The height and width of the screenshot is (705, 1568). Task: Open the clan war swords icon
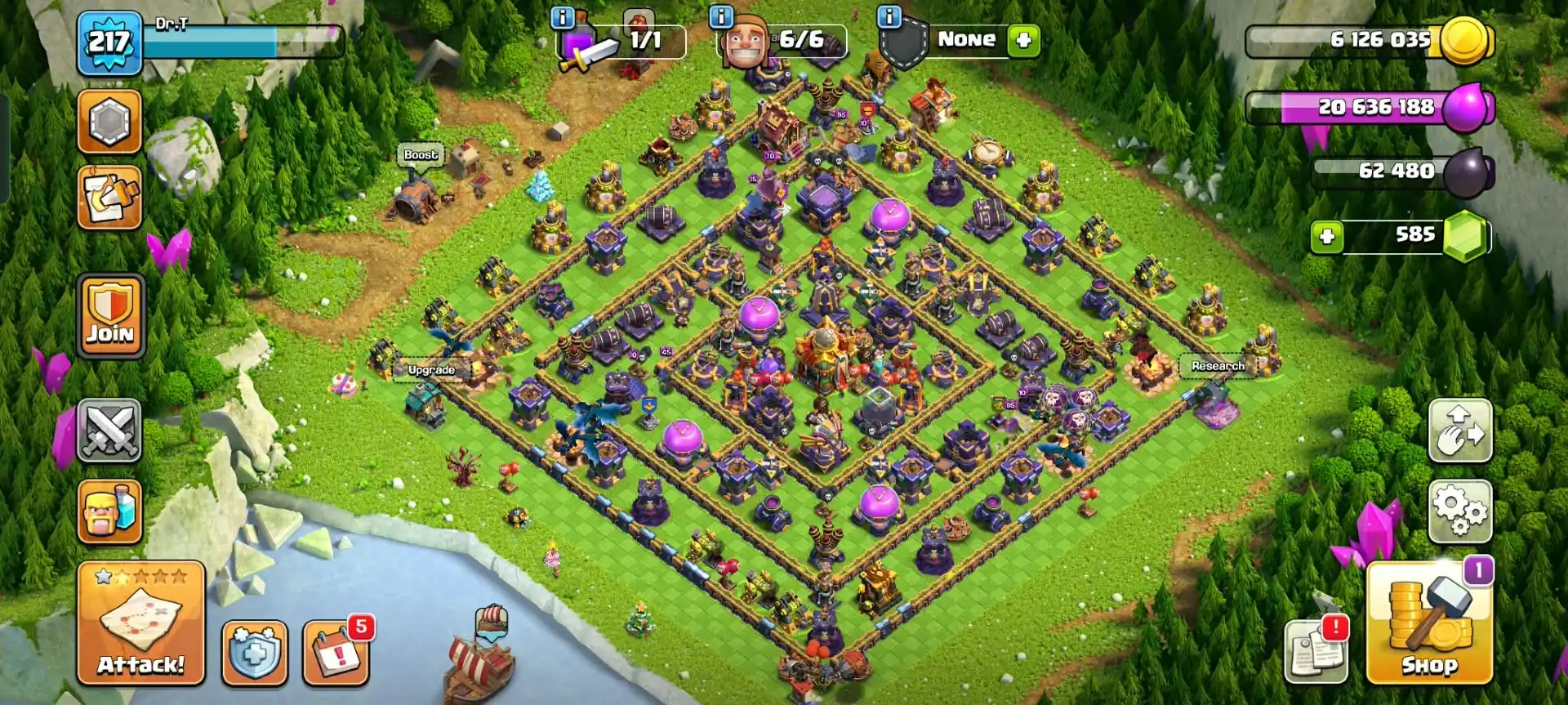pos(109,431)
